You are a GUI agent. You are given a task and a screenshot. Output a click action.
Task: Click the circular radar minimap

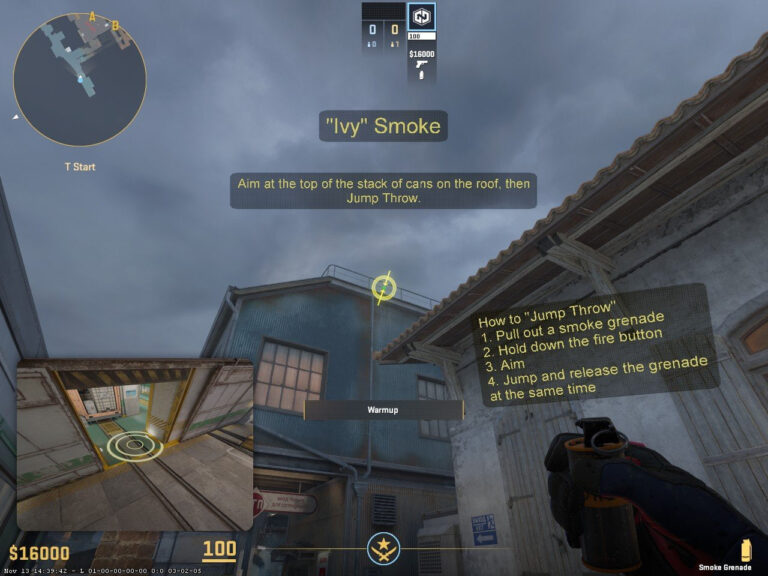click(80, 80)
